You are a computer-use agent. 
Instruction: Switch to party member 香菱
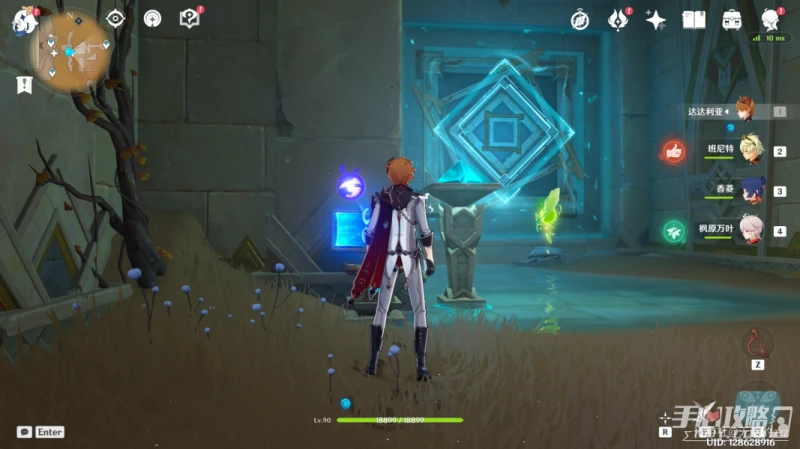[748, 190]
